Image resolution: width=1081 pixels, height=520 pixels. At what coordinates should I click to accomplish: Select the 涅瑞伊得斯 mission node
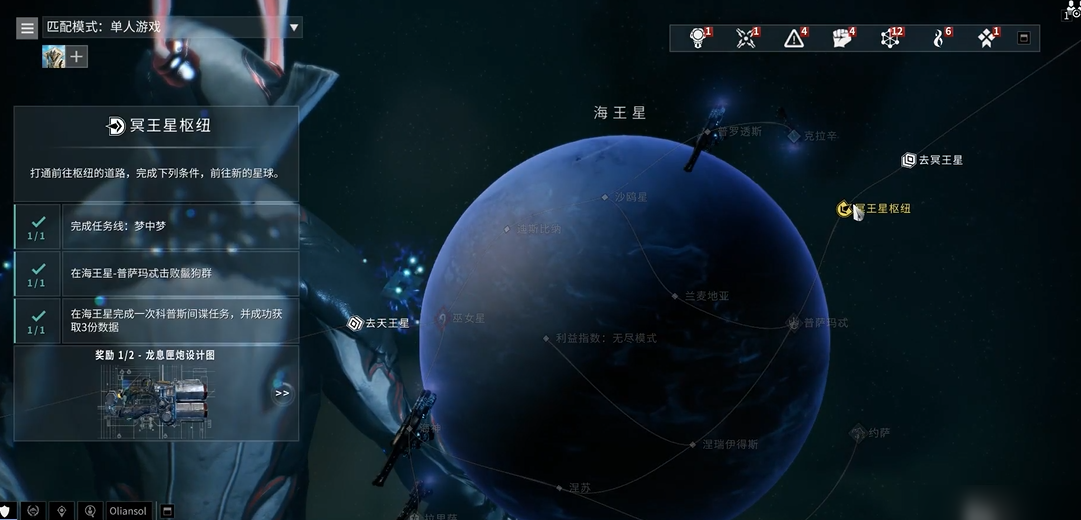(x=693, y=444)
